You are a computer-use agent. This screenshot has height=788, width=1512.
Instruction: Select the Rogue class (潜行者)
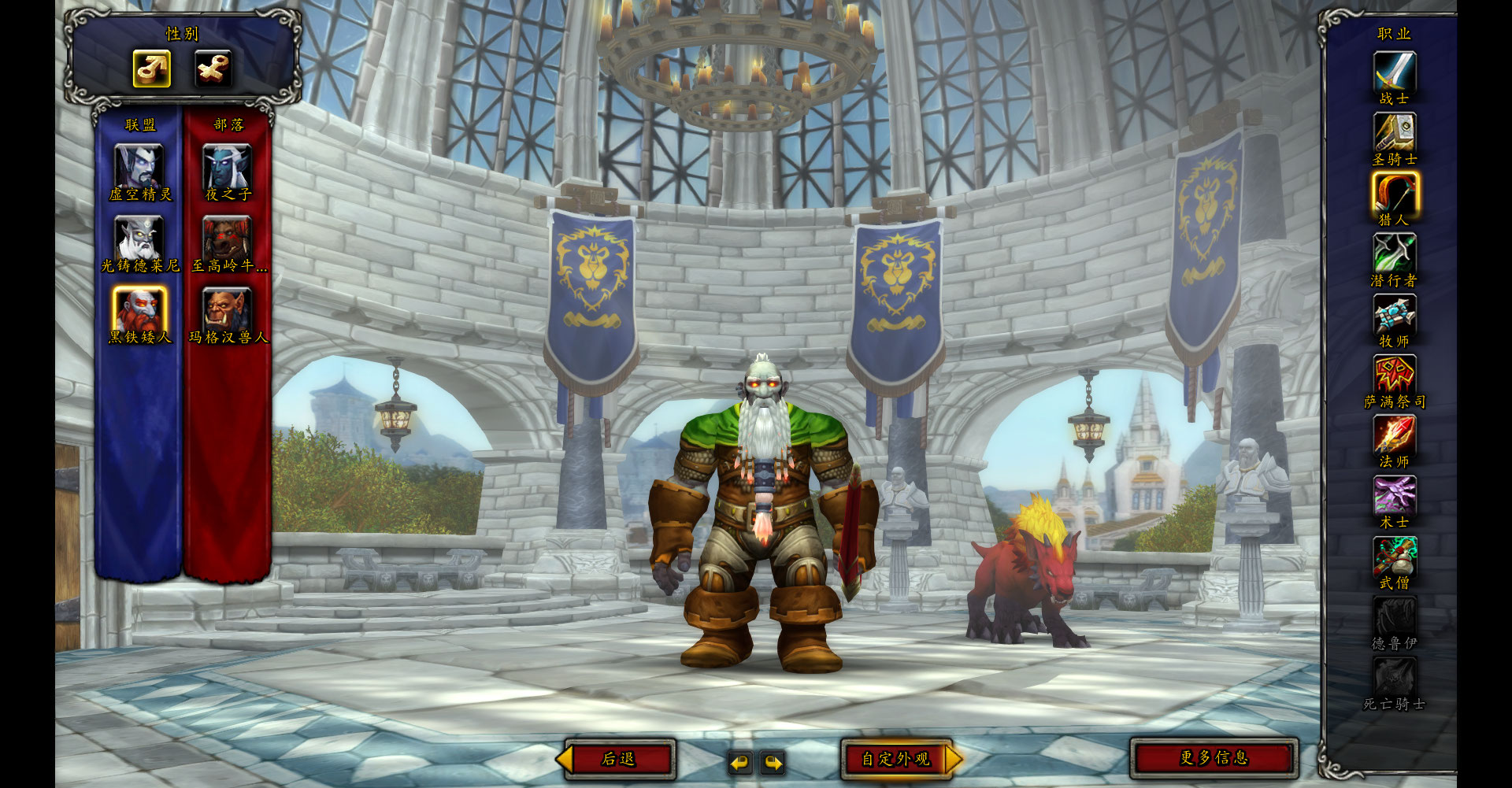[1394, 253]
